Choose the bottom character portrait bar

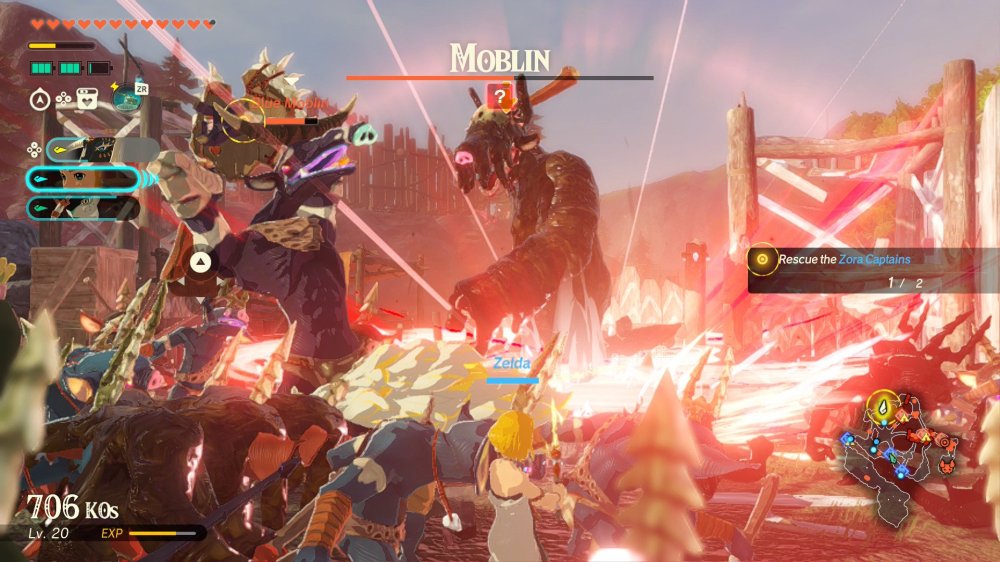click(x=82, y=208)
